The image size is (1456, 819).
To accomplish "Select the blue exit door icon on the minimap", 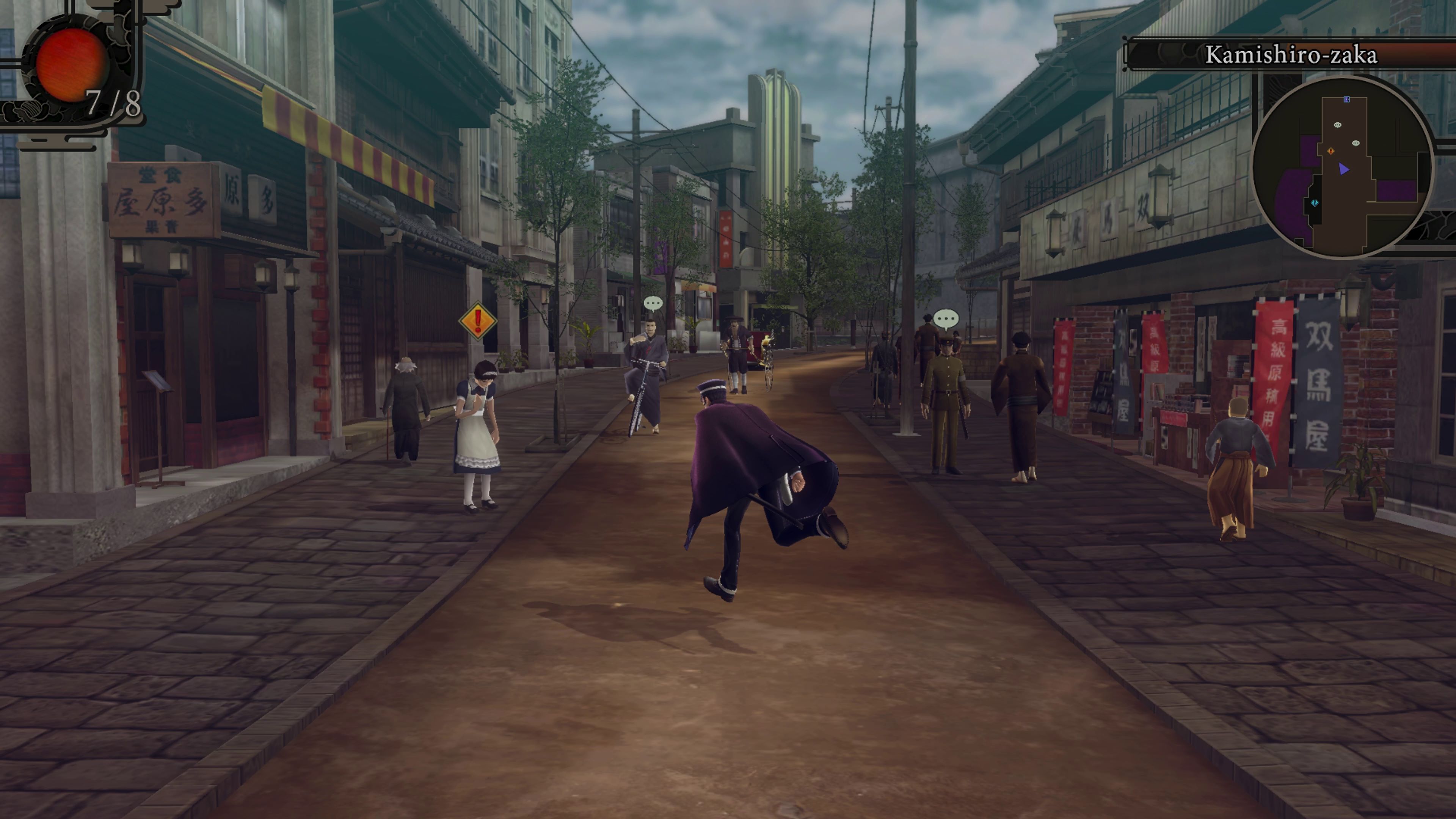I will (x=1347, y=99).
